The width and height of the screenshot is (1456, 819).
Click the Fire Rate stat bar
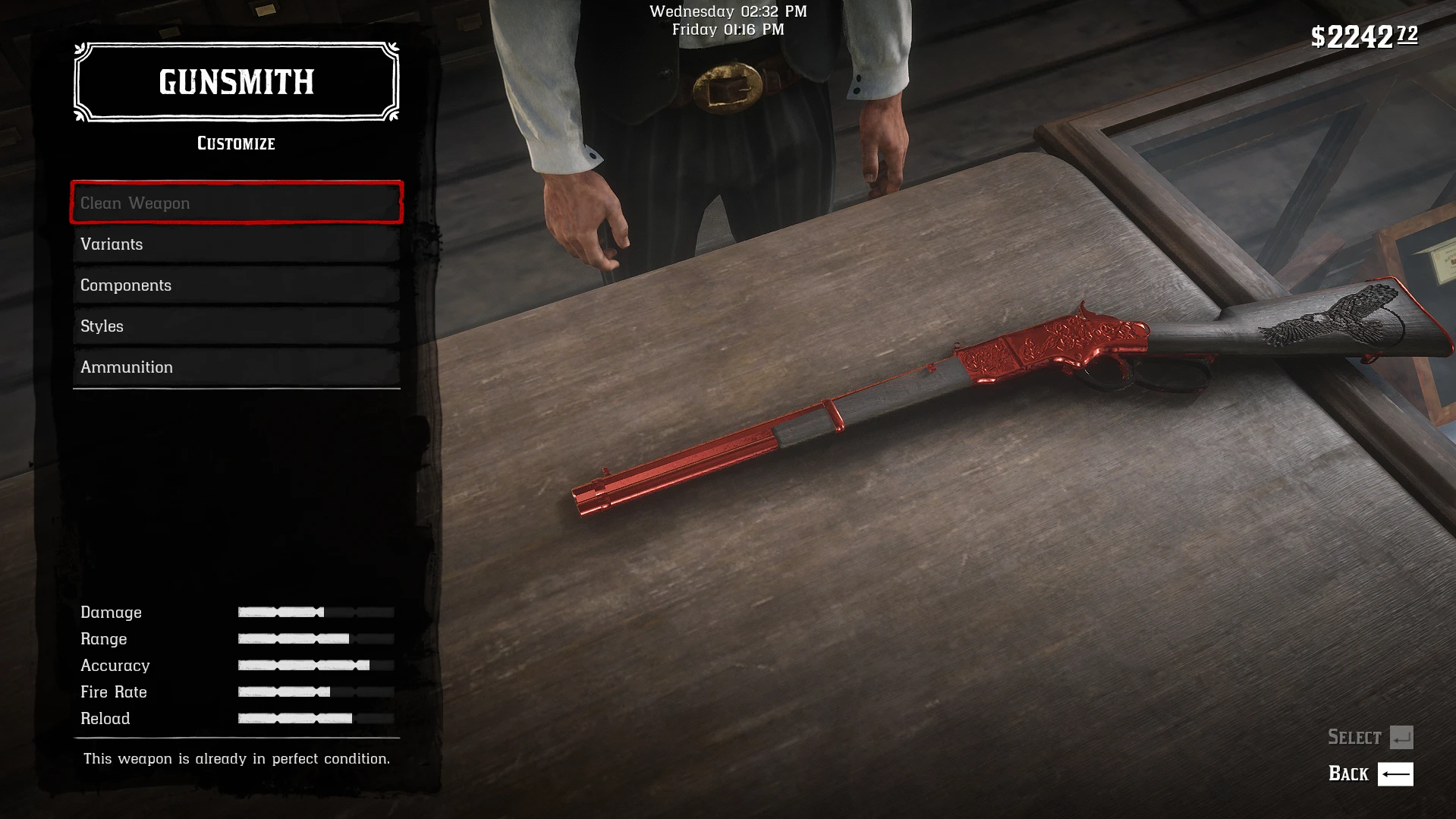tap(315, 691)
